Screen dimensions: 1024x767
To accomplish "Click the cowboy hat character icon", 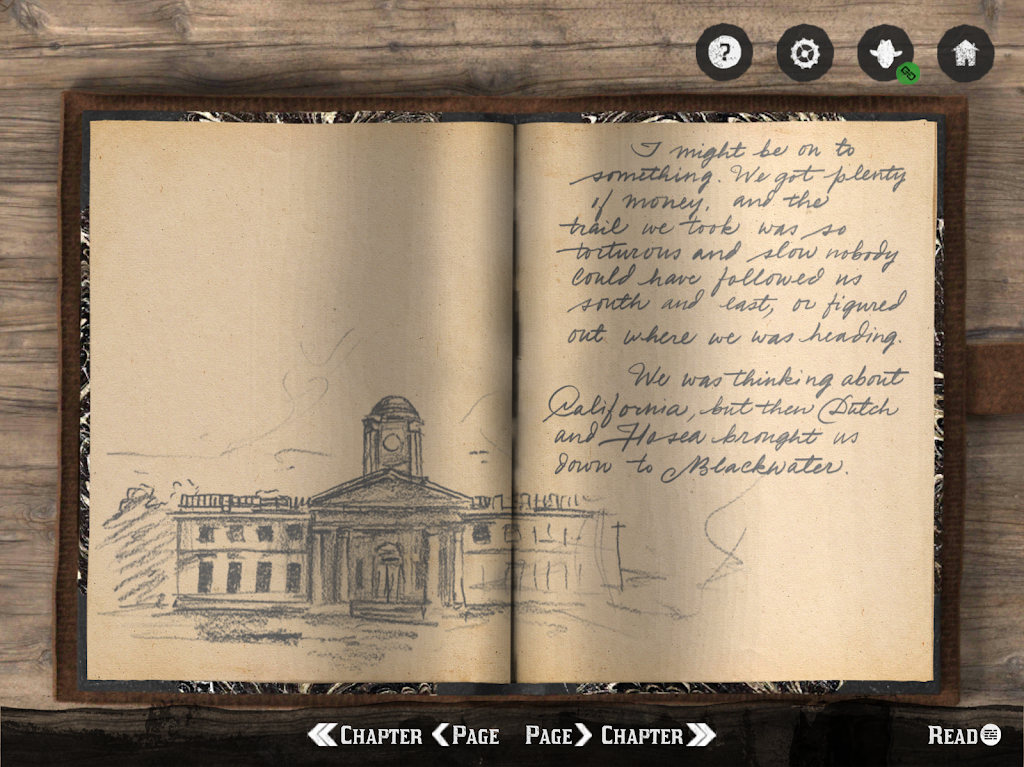I will 885,52.
